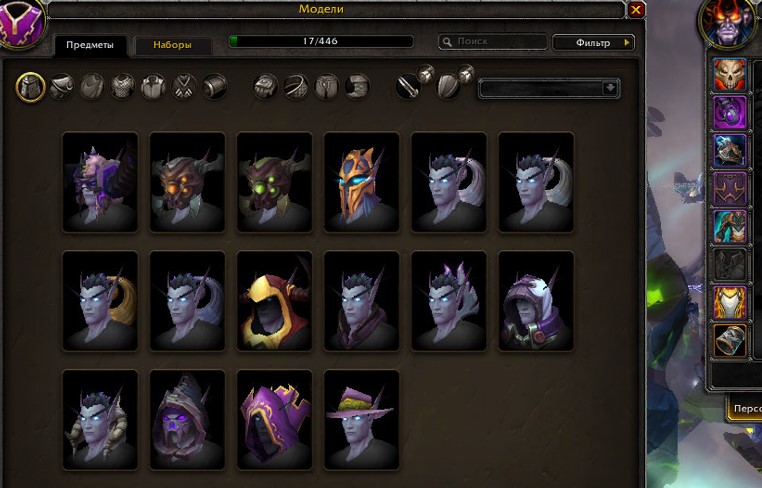Open the weapon type dropdown
Image resolution: width=762 pixels, height=488 pixels.
(x=549, y=88)
